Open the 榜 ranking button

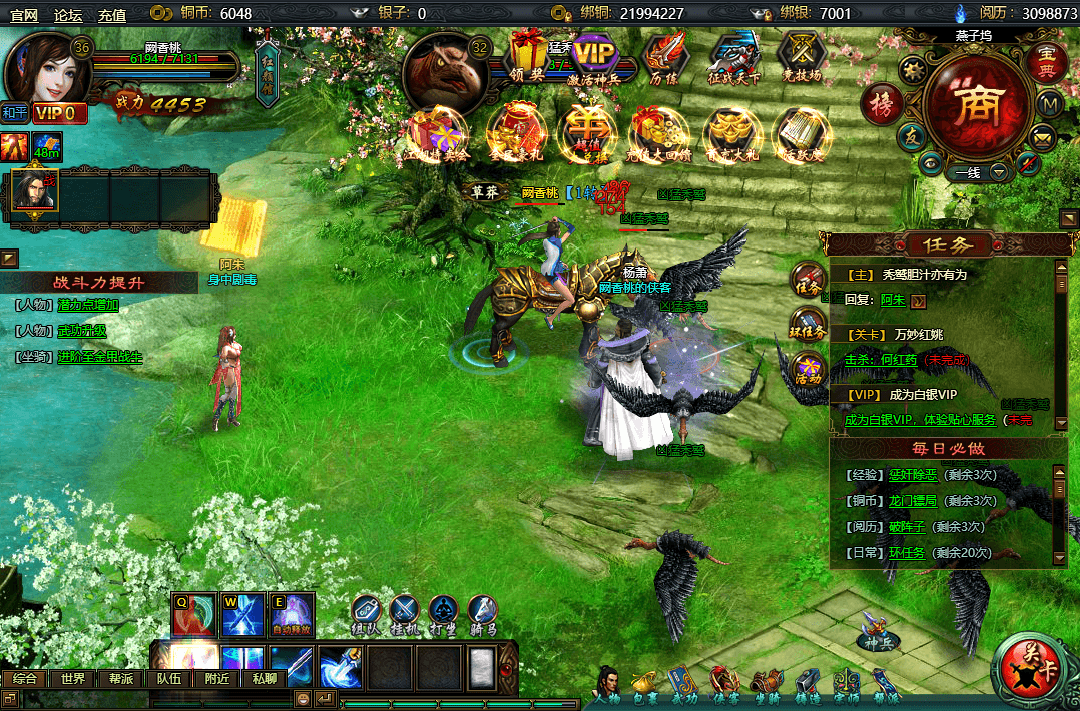881,103
